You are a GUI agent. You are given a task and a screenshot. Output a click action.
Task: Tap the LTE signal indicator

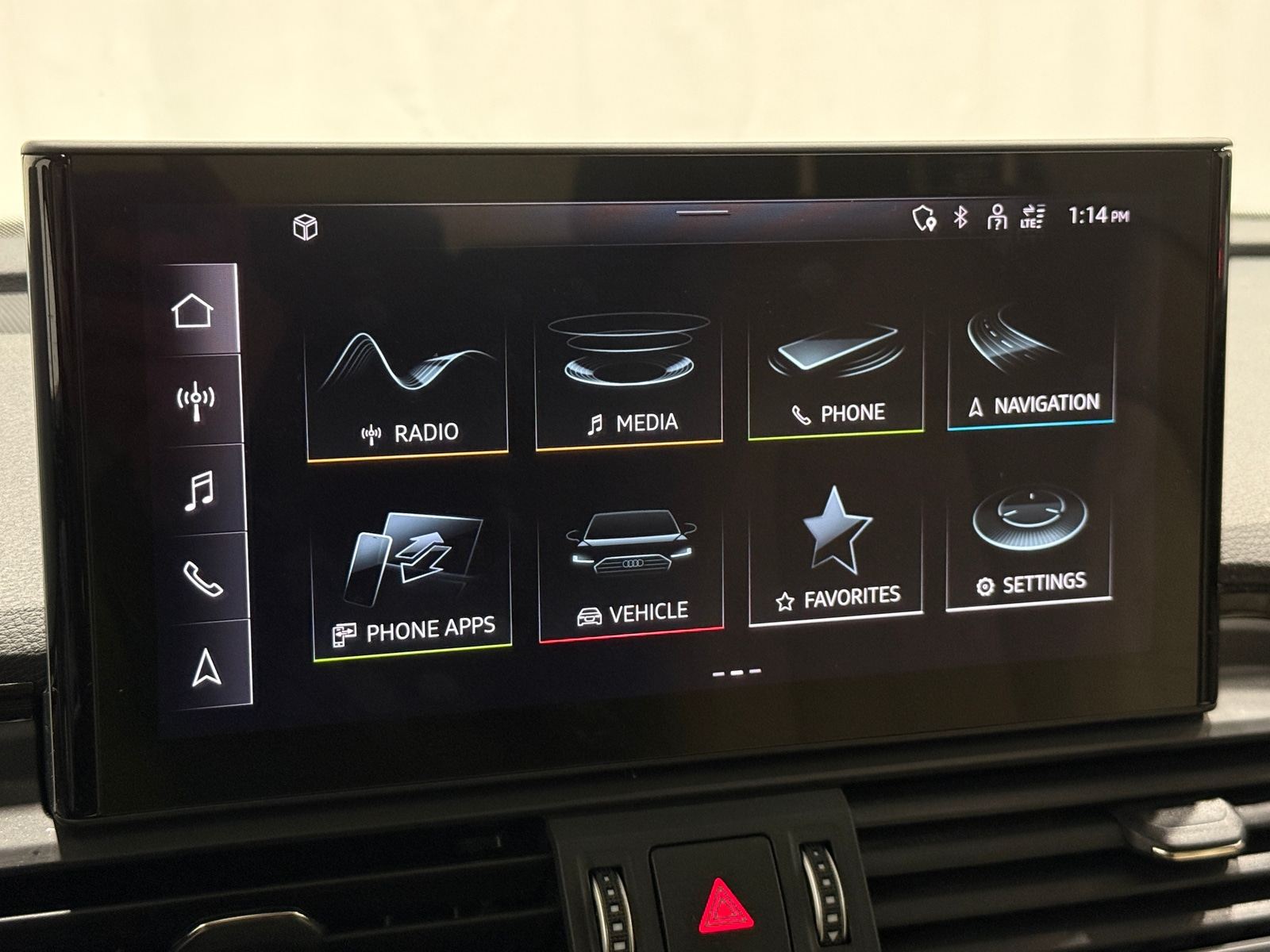pyautogui.click(x=1030, y=216)
